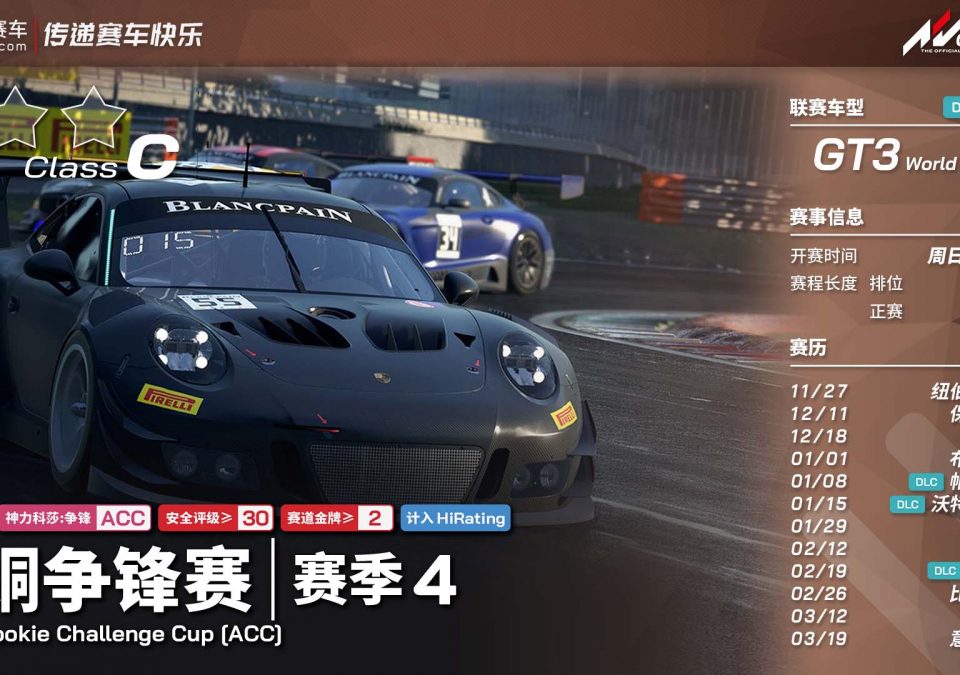This screenshot has height=675, width=960.
Task: Click the 12/18 calendar date
Action: [x=819, y=436]
